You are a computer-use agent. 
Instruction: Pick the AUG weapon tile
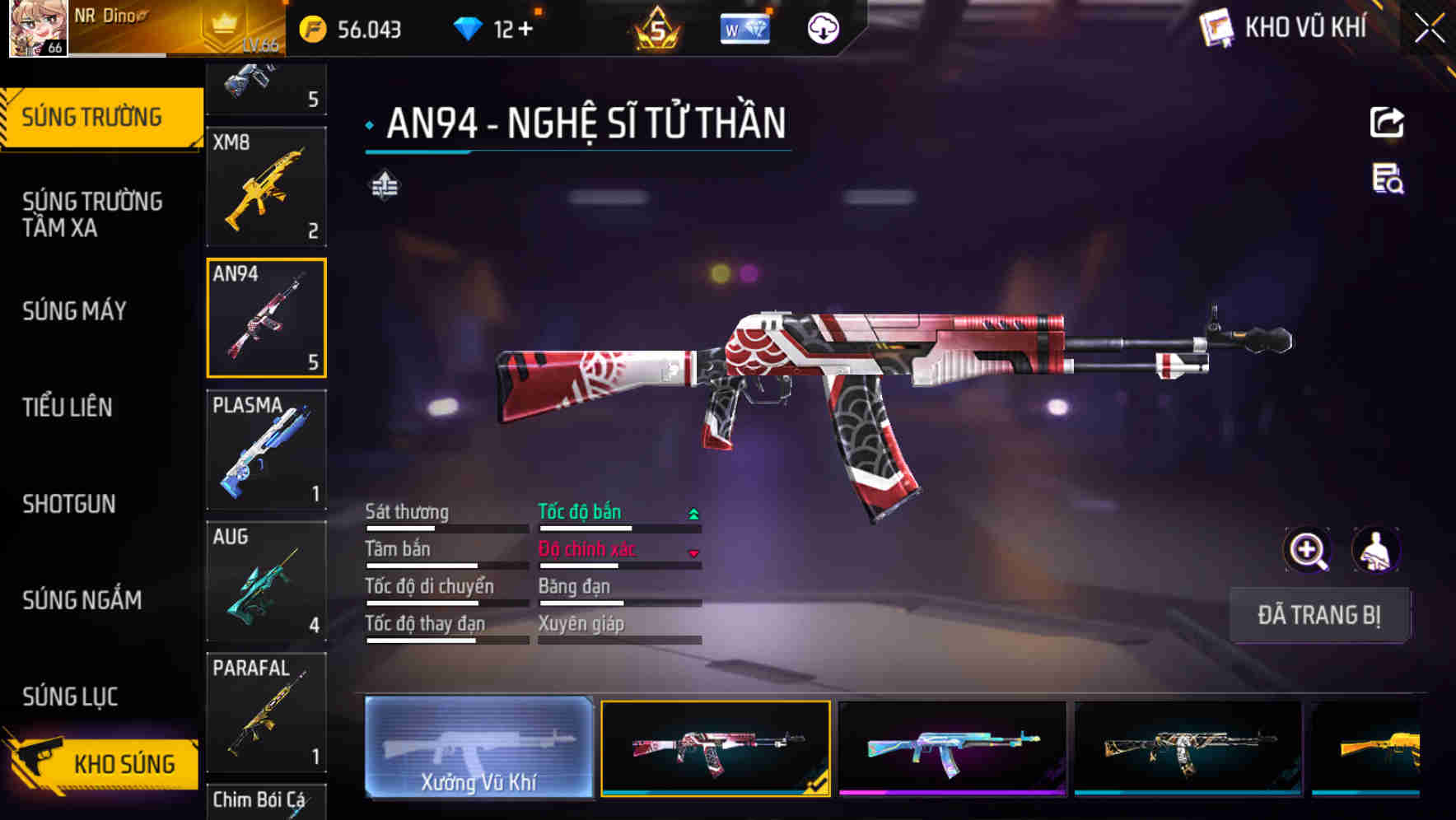coord(266,581)
